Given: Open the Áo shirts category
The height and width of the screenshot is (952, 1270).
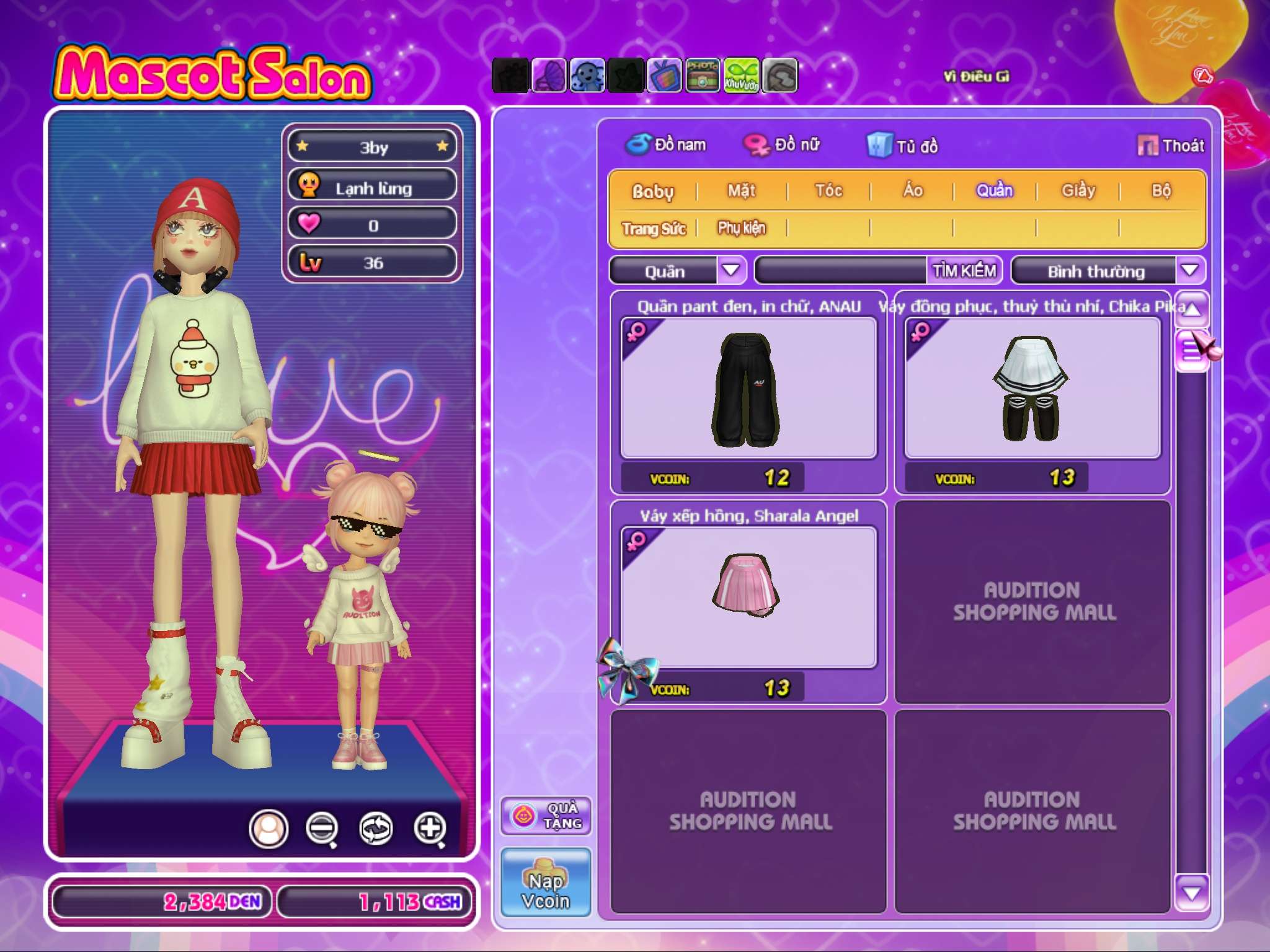Looking at the screenshot, I should [x=912, y=190].
